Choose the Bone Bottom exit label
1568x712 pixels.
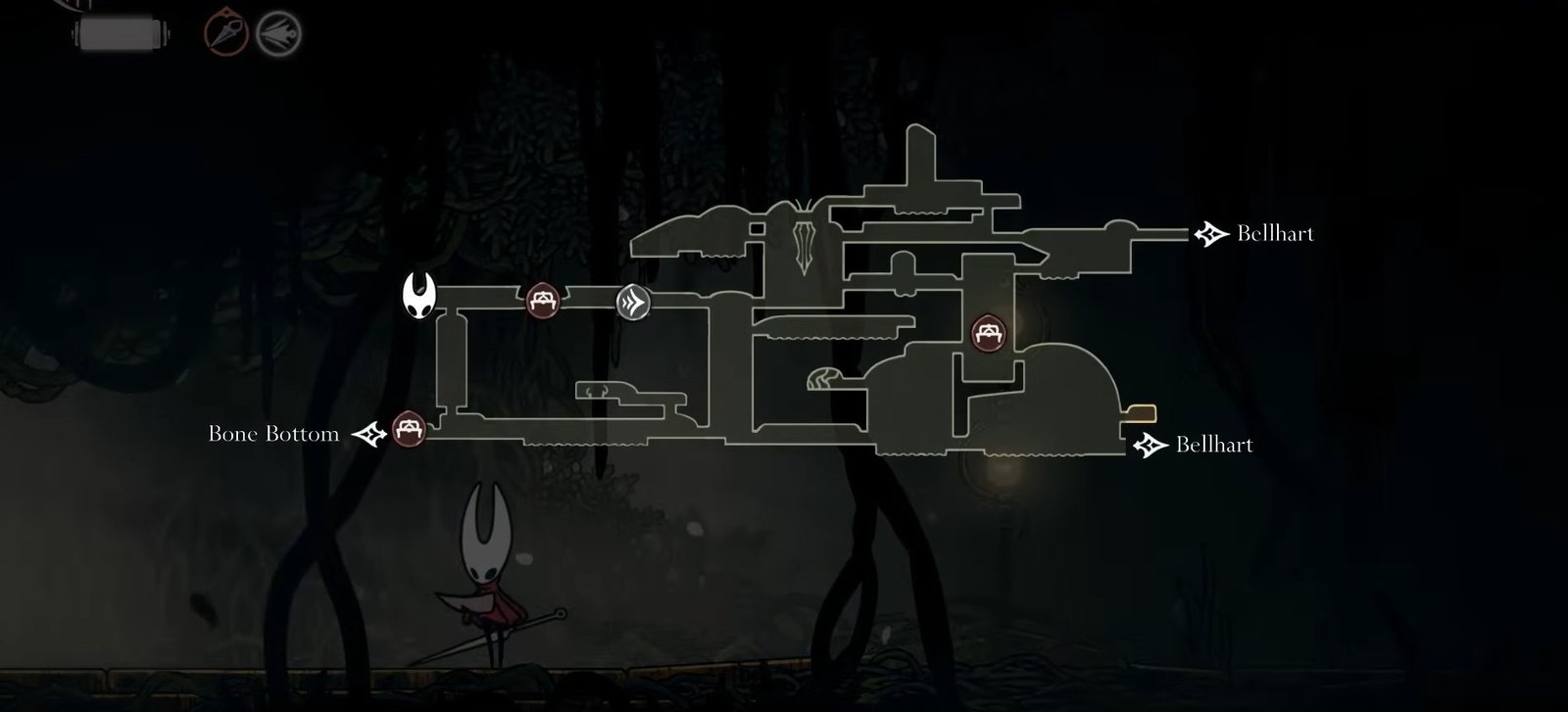[273, 434]
